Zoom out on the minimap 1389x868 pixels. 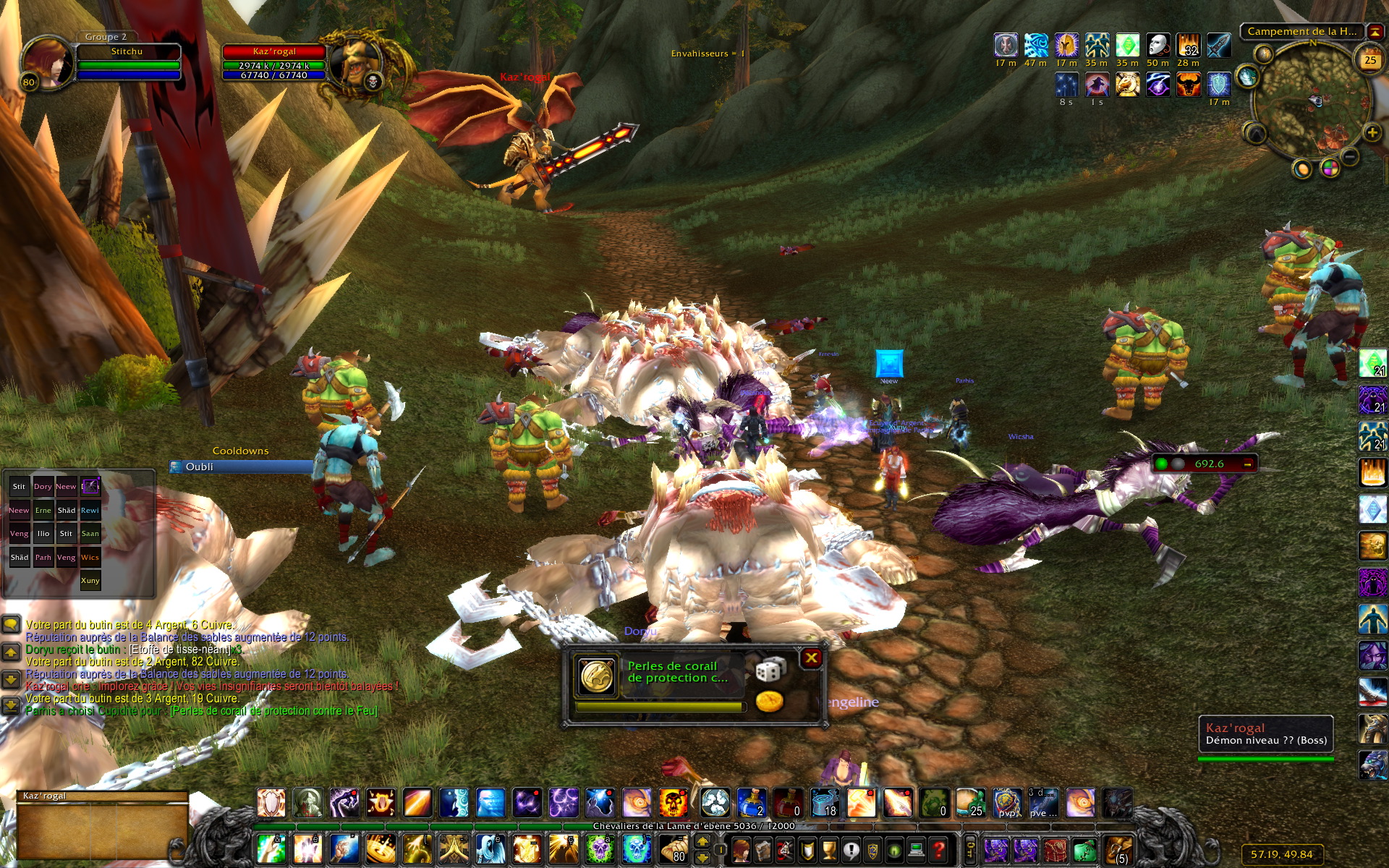(1350, 157)
